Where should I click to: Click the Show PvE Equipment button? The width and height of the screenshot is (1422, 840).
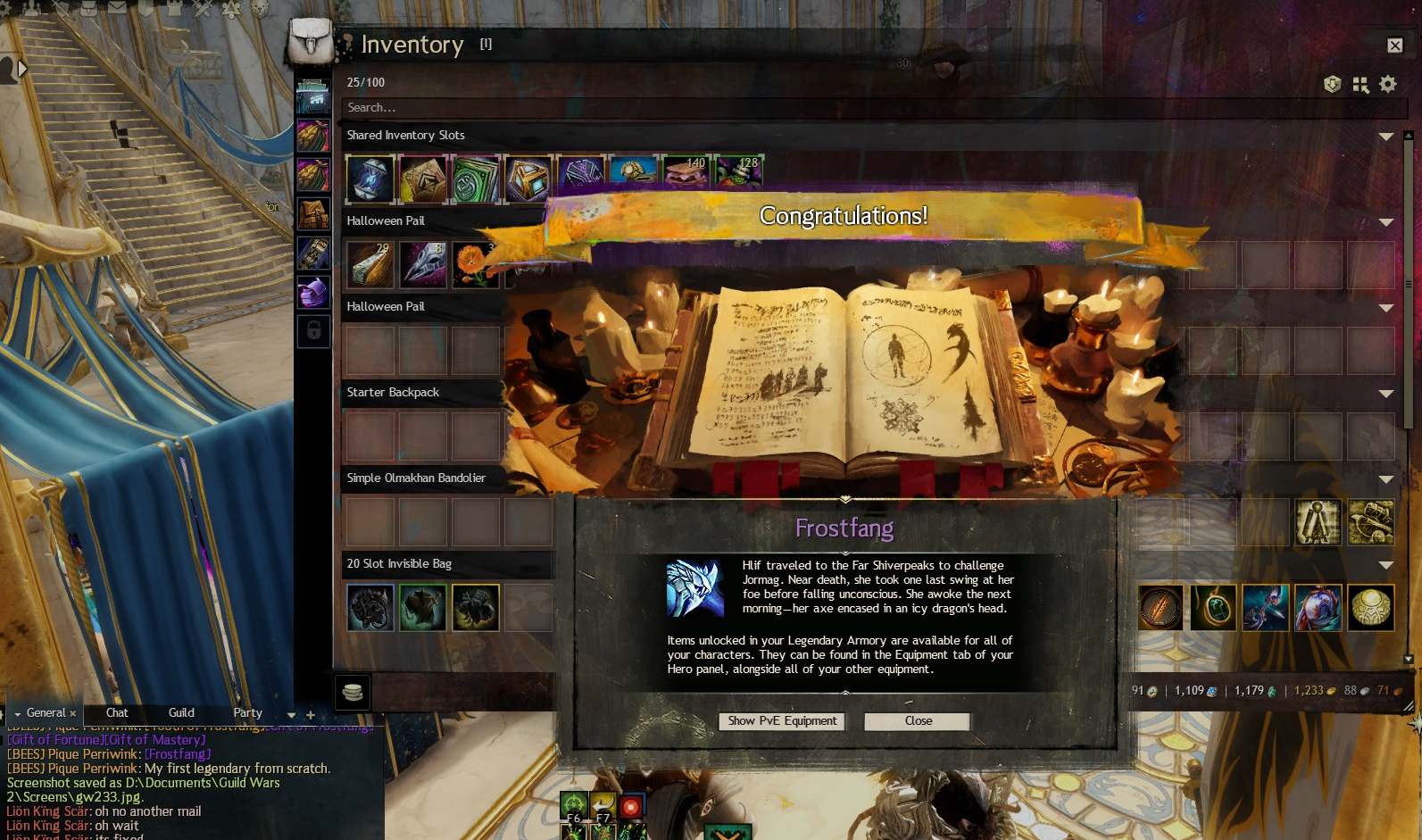pyautogui.click(x=782, y=721)
